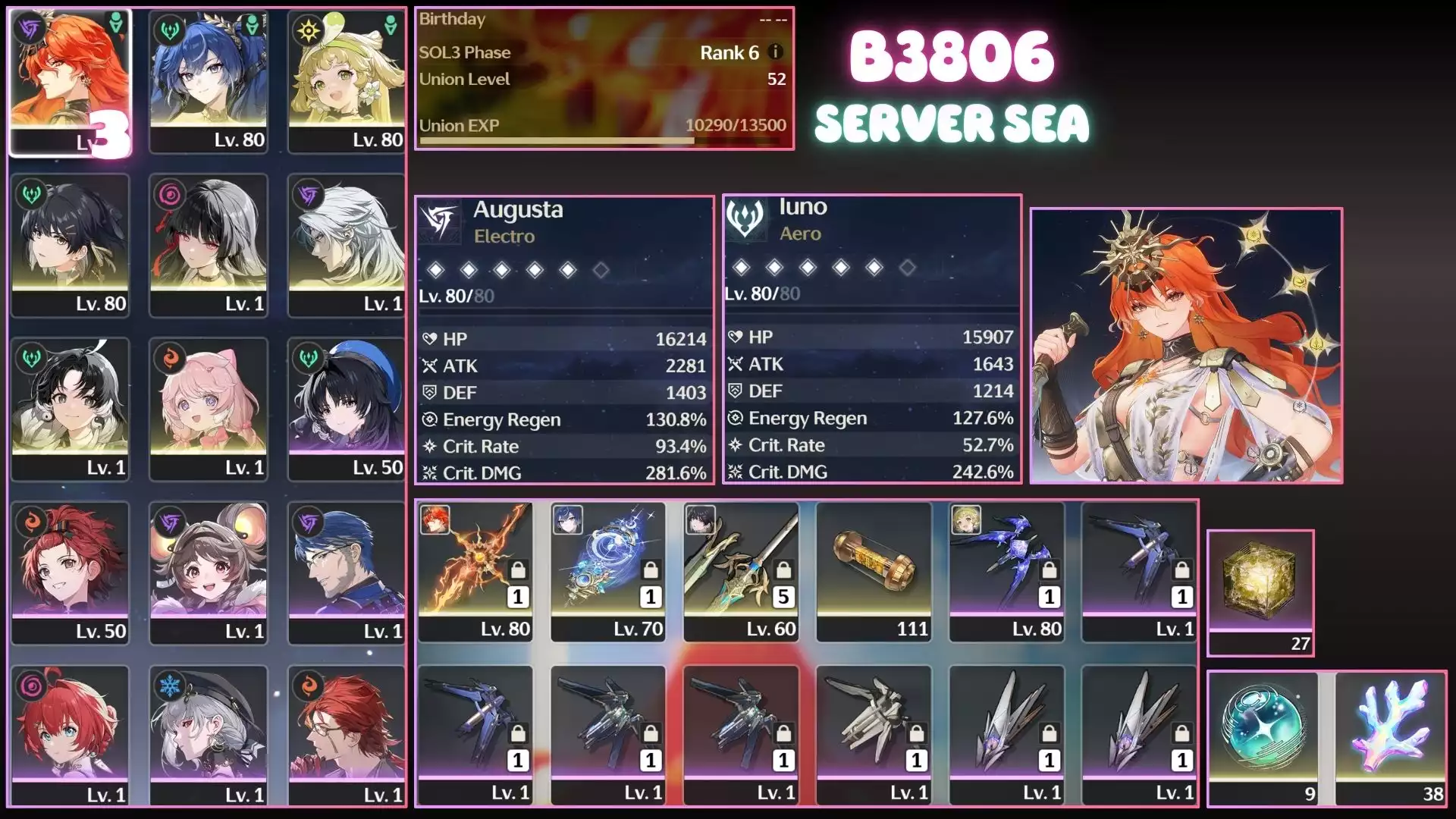Viewport: 1456px width, 819px height.
Task: Show the SOL3 Phase rank info icon
Action: coord(775,52)
